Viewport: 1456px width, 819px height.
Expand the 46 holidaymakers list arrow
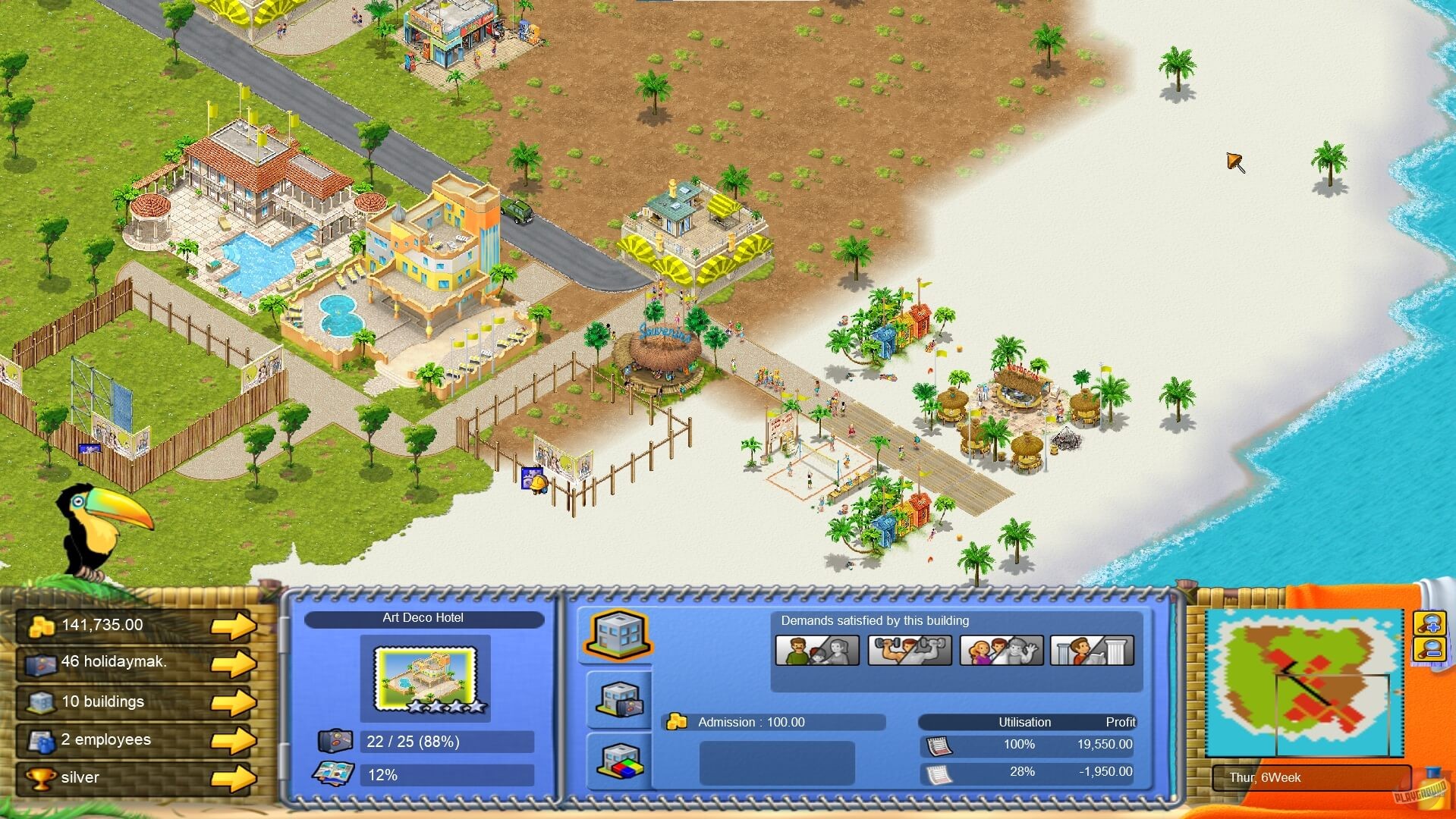[235, 663]
